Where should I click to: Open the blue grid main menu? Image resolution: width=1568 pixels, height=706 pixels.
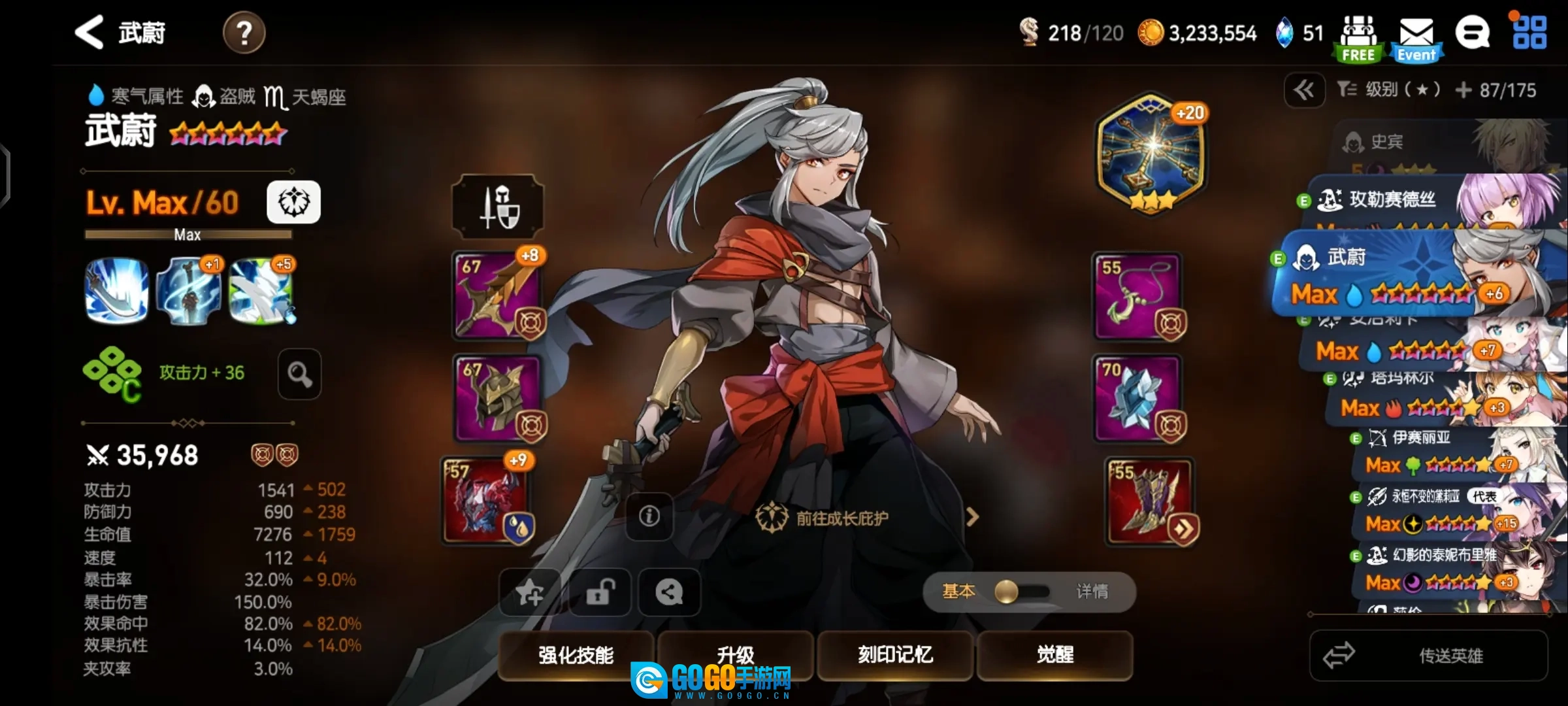[x=1529, y=33]
